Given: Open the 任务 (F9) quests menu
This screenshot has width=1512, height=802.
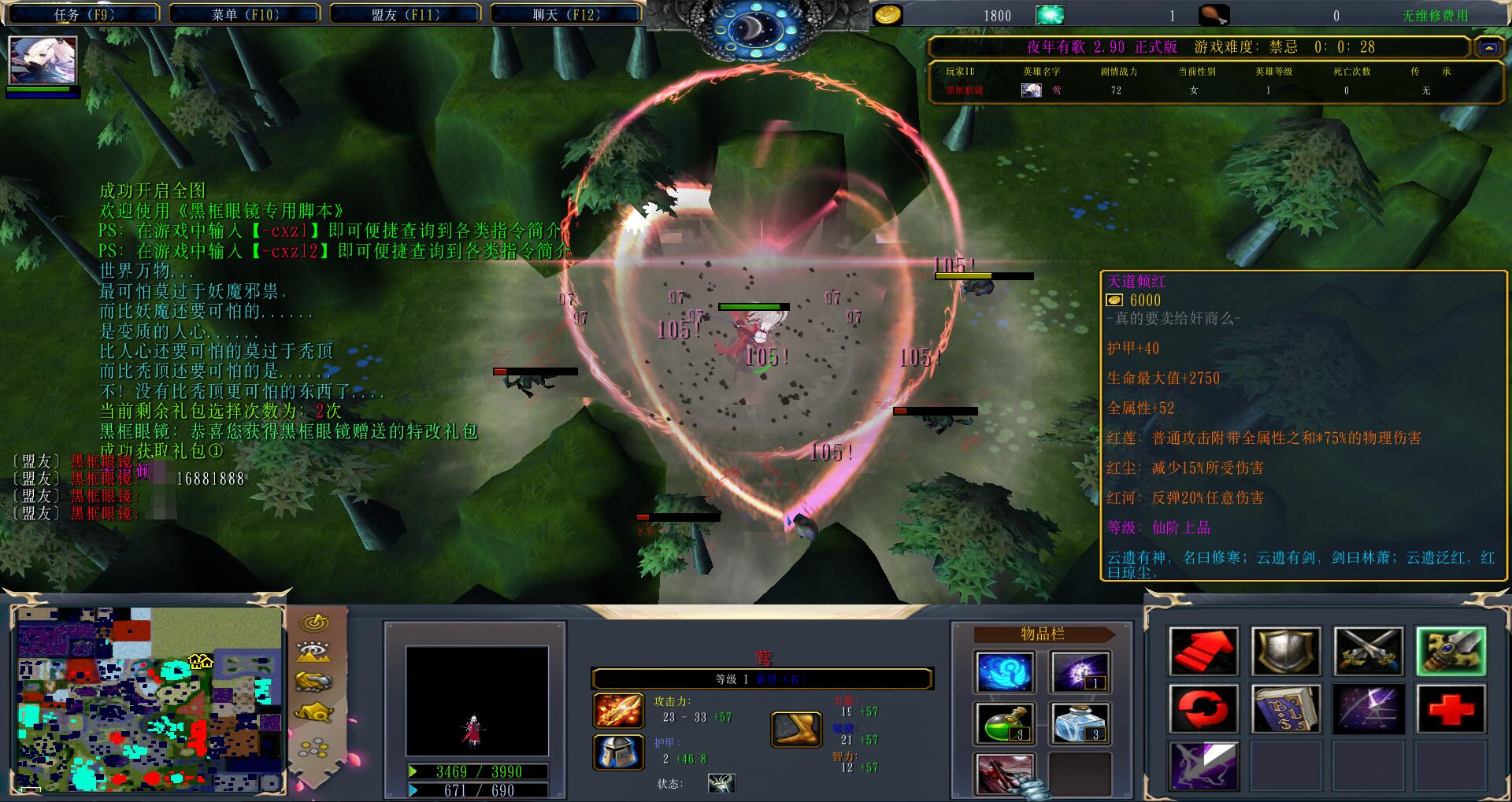Looking at the screenshot, I should [84, 14].
